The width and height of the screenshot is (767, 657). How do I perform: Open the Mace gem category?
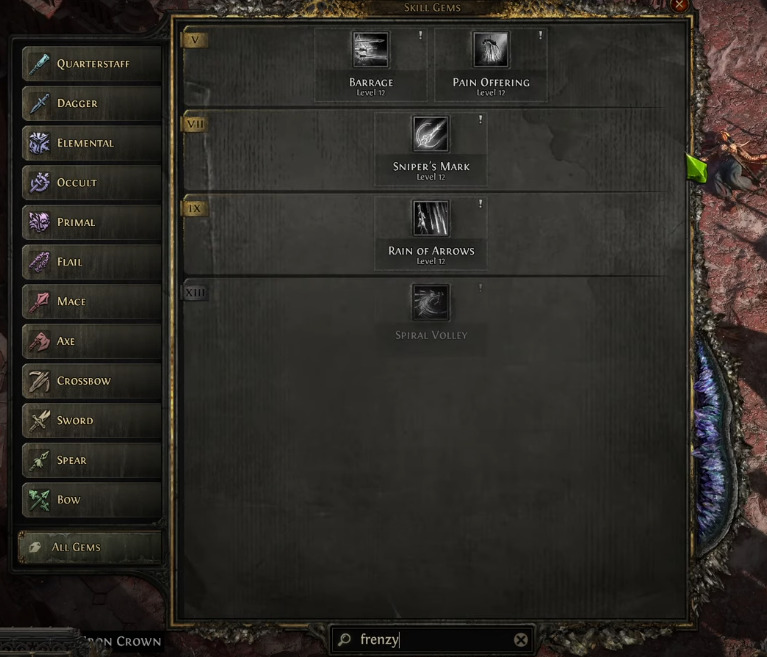pyautogui.click(x=91, y=302)
